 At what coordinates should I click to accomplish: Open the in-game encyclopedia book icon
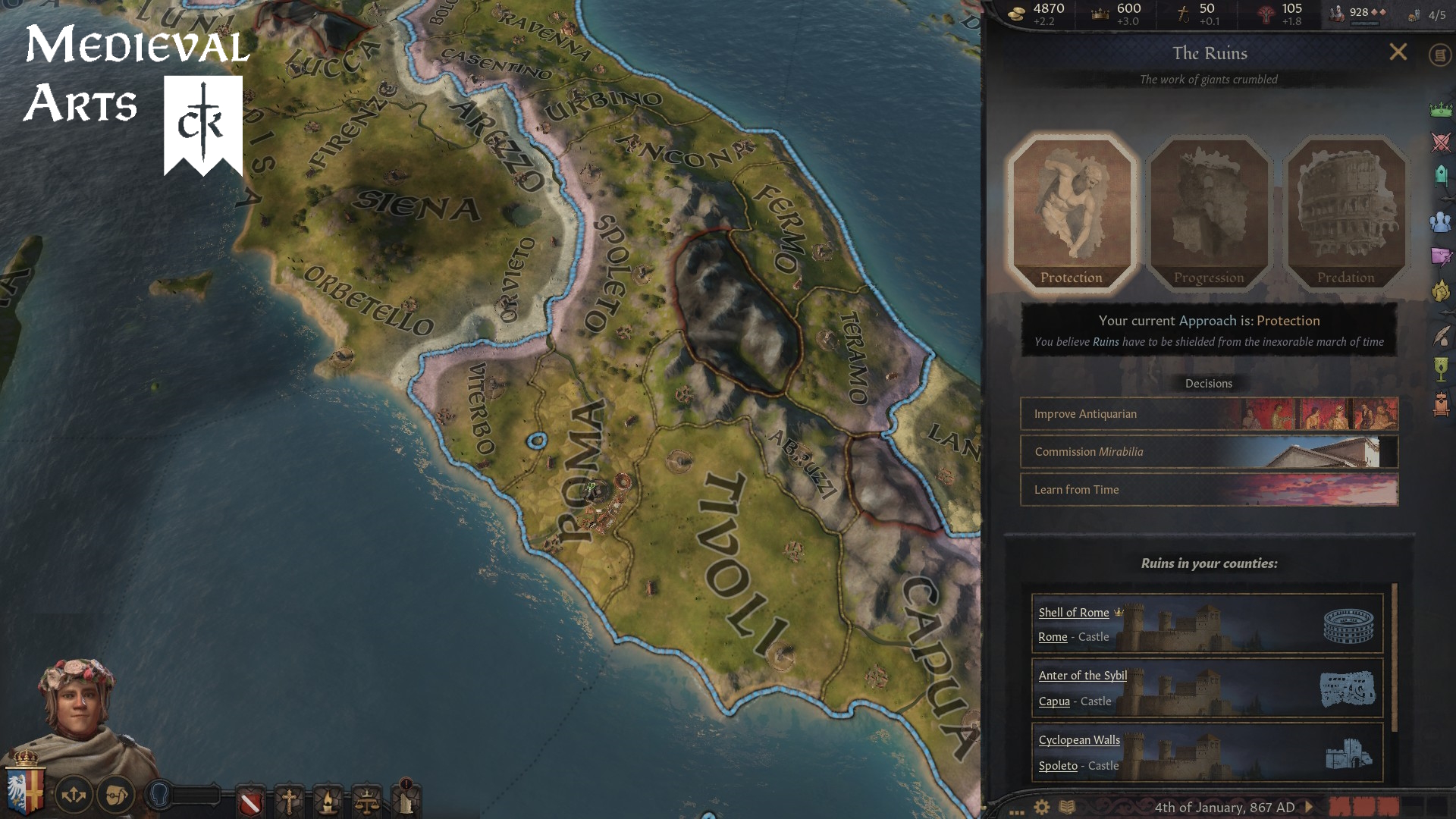[x=1068, y=806]
